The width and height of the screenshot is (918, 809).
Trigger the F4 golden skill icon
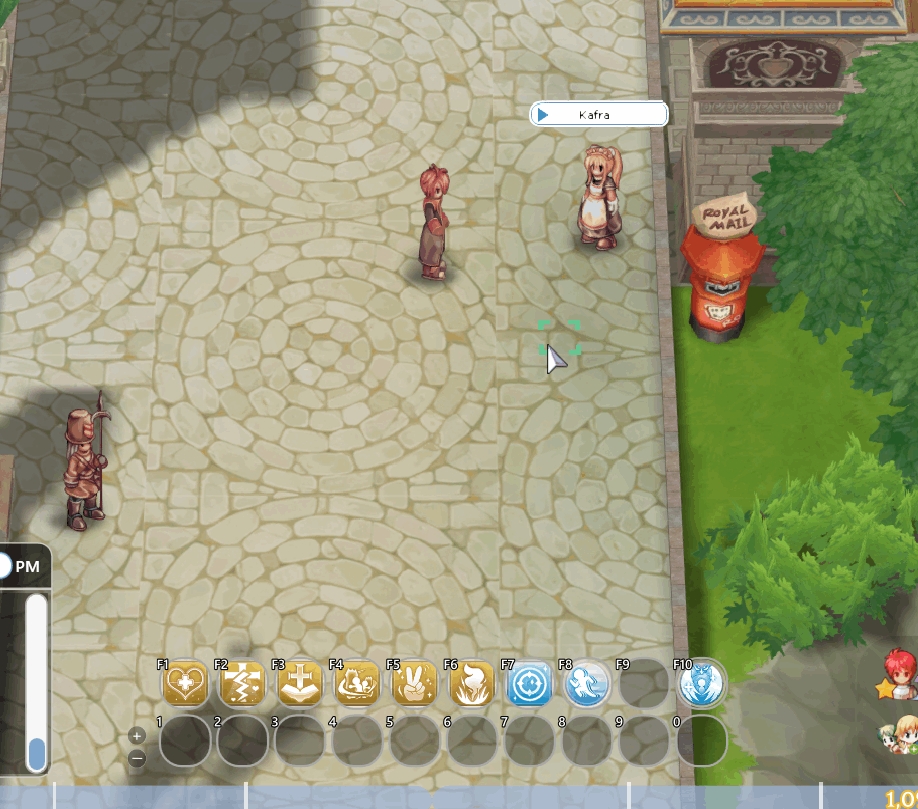[357, 684]
